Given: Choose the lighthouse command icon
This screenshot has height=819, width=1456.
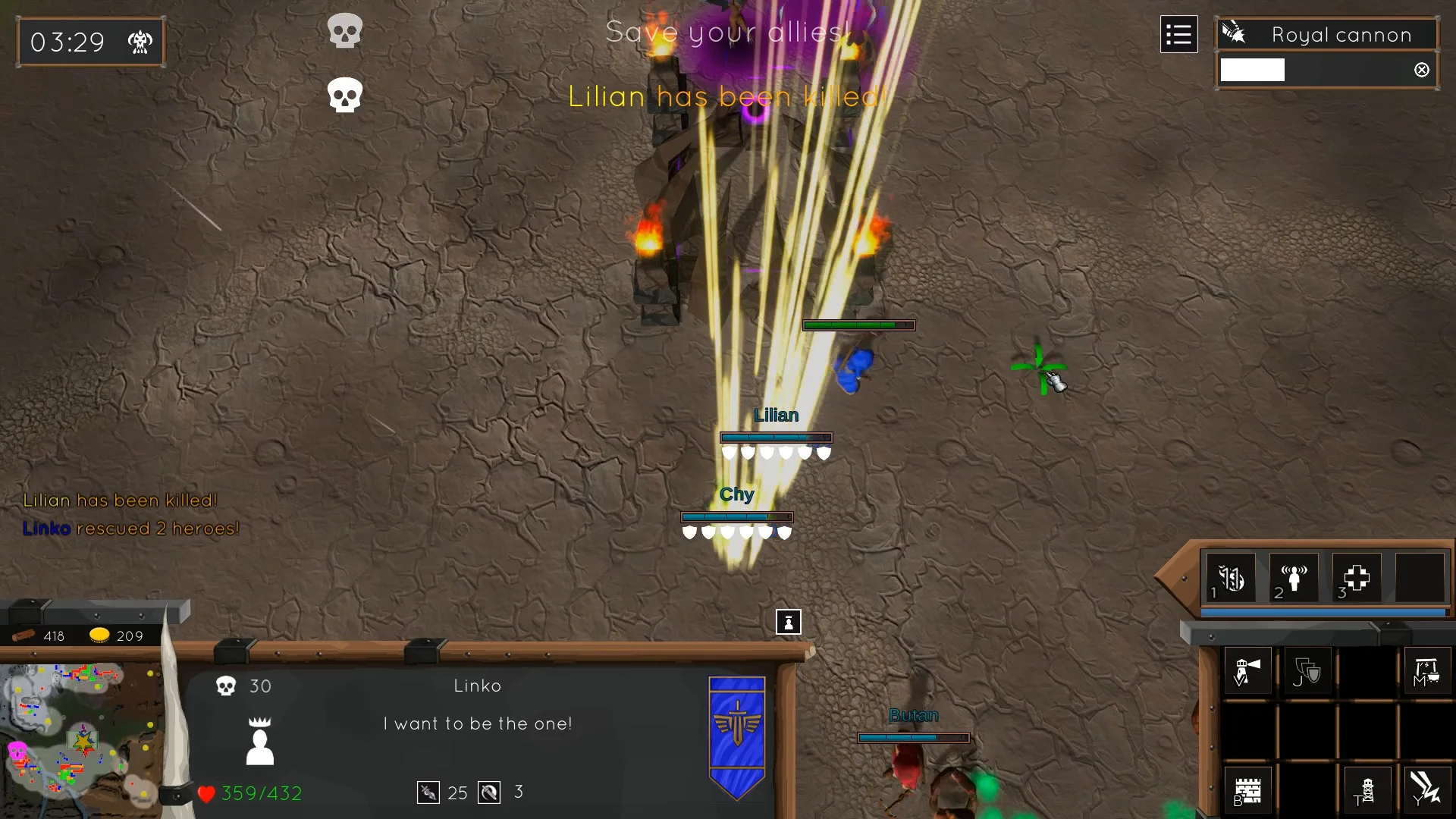Looking at the screenshot, I should pos(1247,671).
